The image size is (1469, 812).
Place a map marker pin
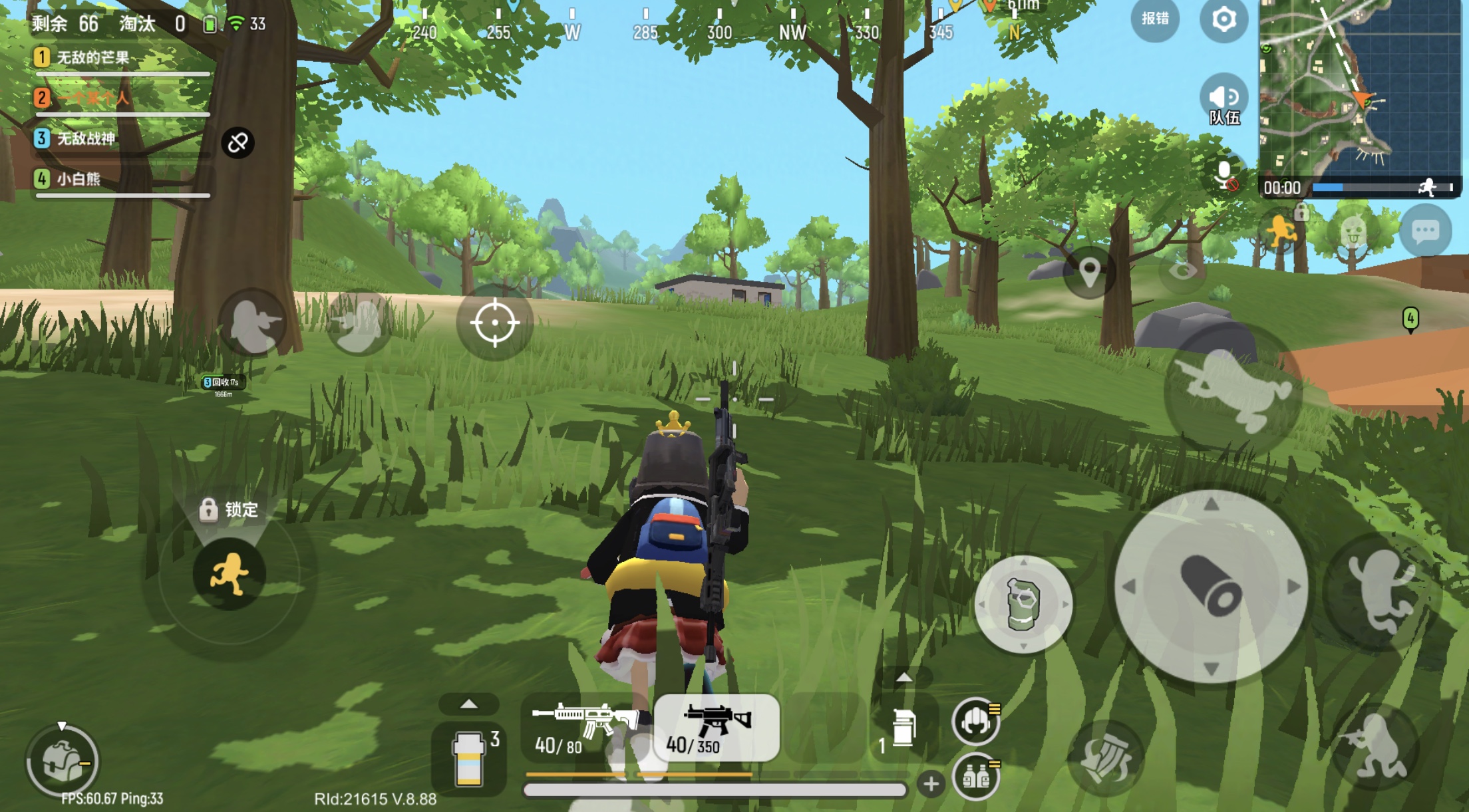(1089, 272)
